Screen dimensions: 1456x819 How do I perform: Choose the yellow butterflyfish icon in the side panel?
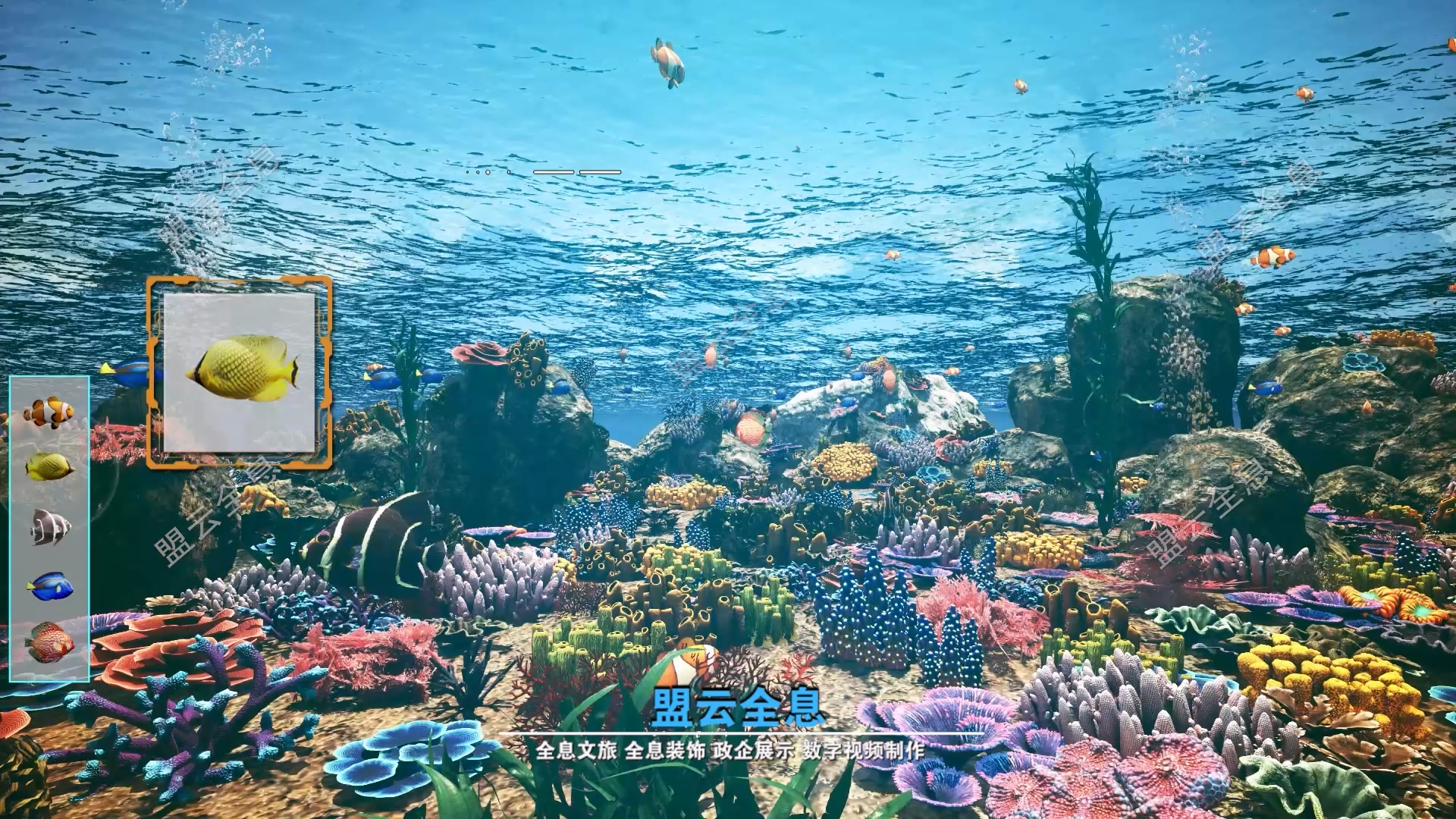(49, 467)
